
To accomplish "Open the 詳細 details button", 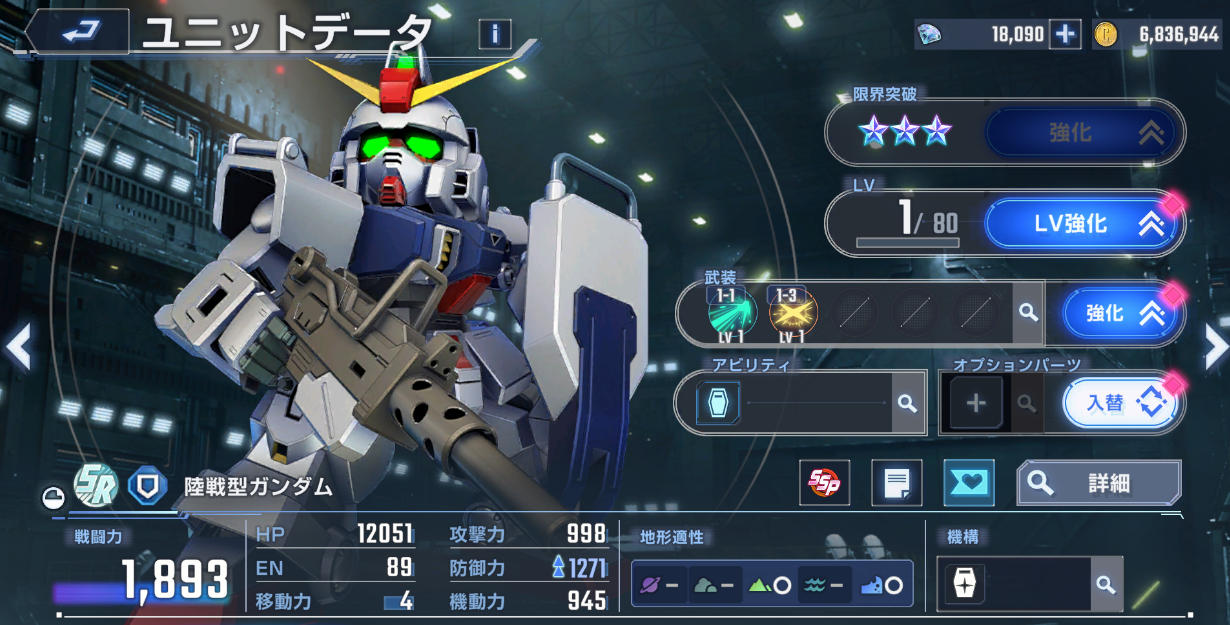I will (x=1098, y=484).
